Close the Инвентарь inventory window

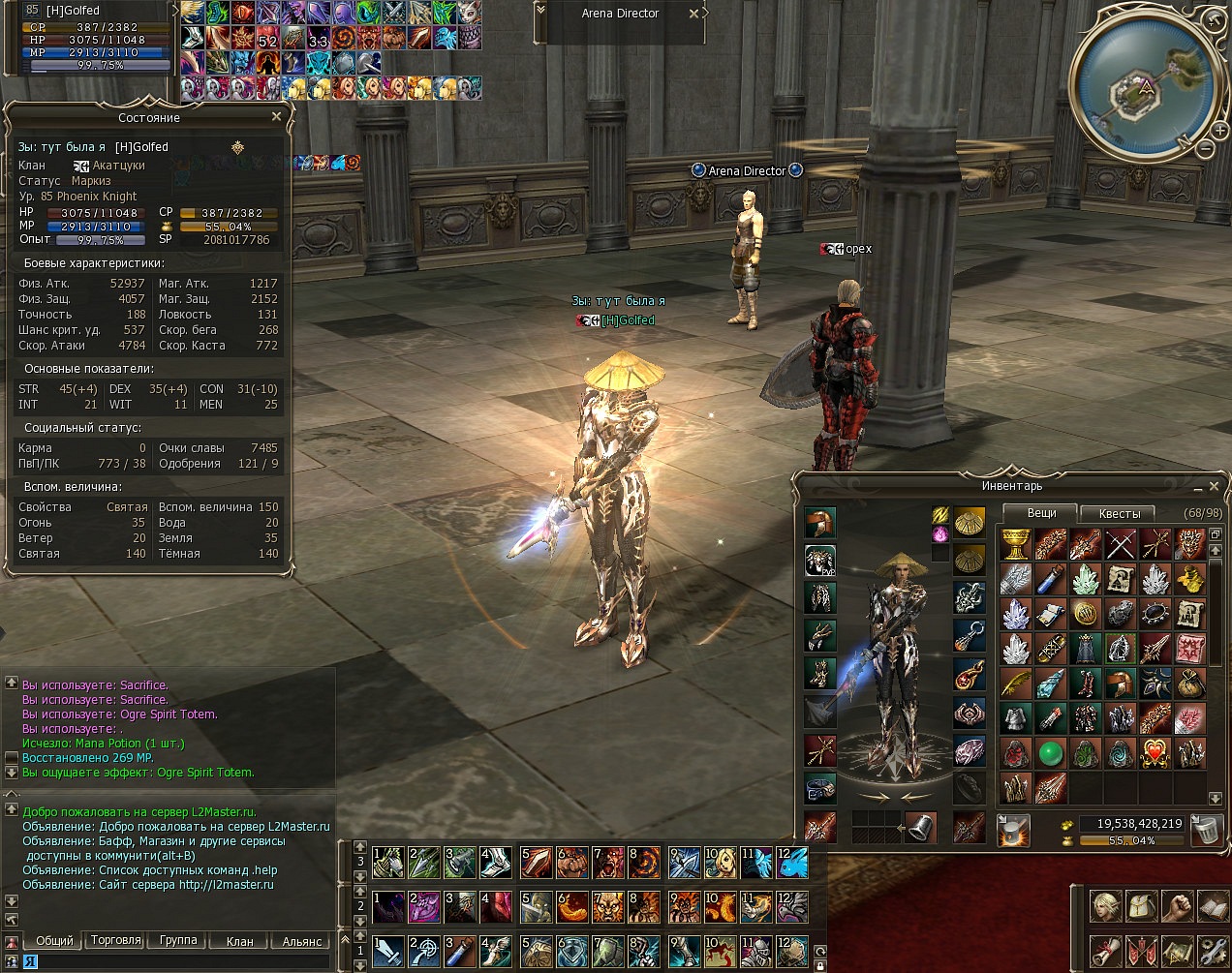click(x=1214, y=486)
